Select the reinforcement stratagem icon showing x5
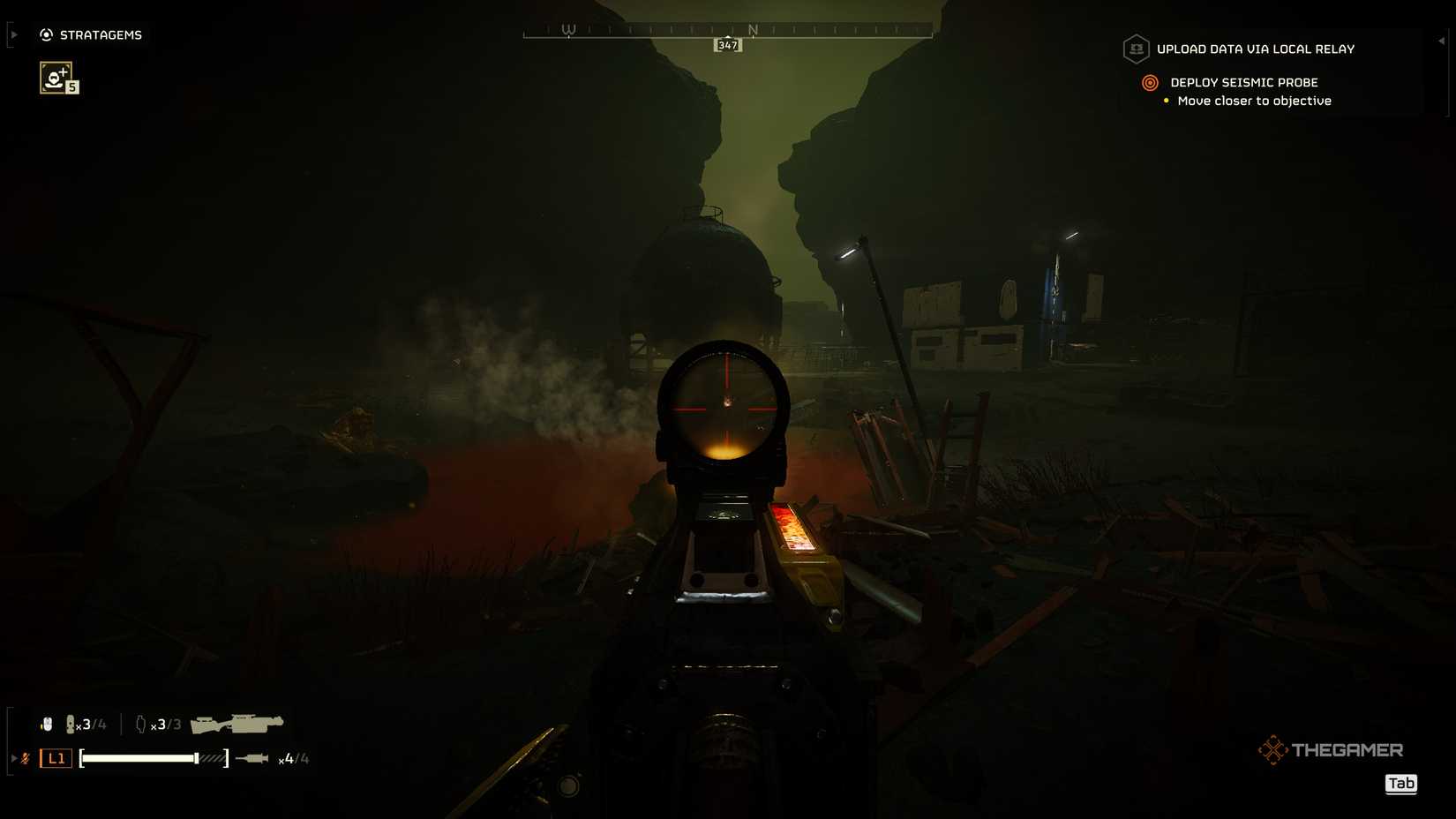The image size is (1456, 819). (55, 78)
